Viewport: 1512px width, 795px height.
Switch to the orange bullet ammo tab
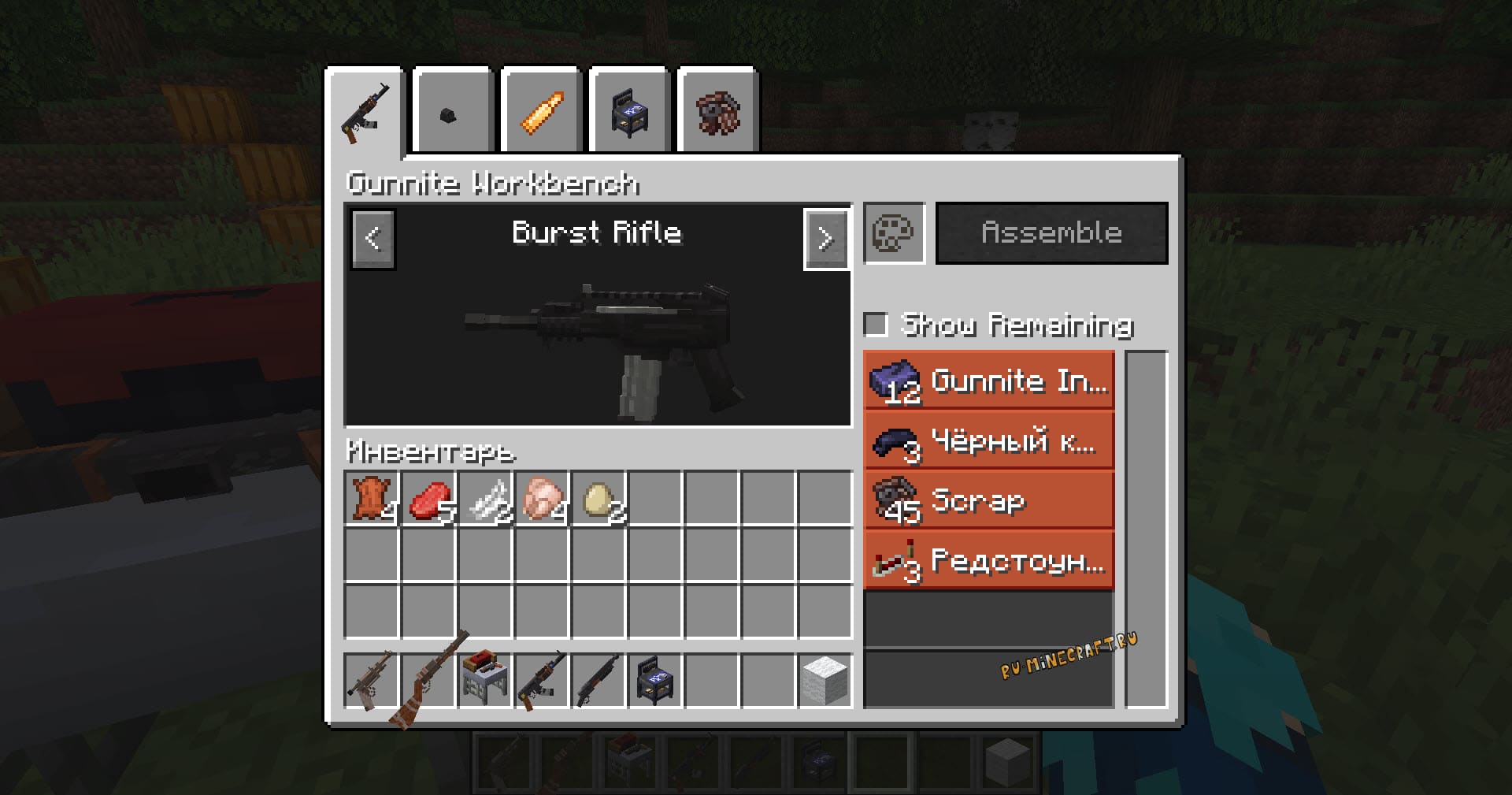coord(541,113)
